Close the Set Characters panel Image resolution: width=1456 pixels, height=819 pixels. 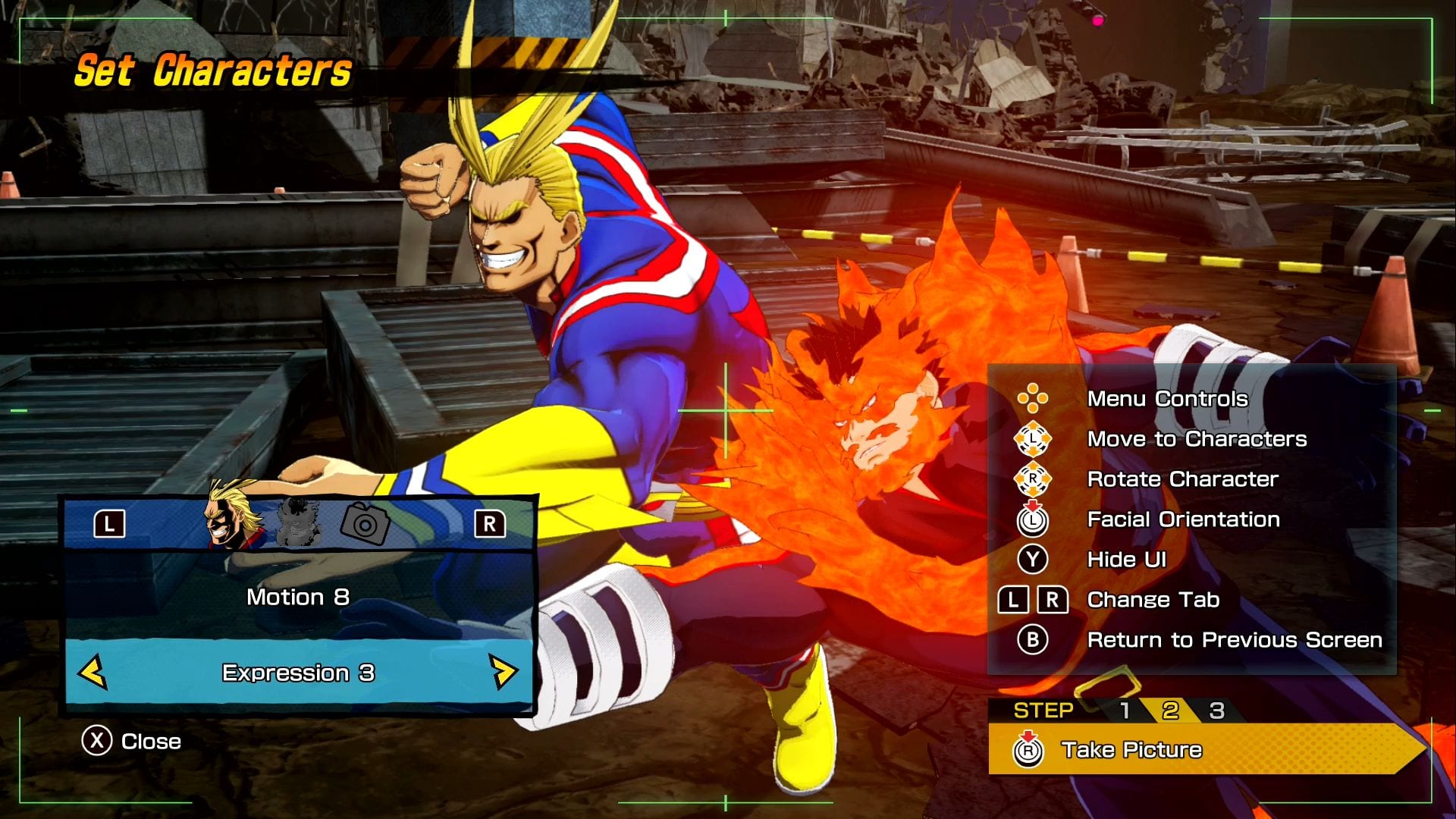pos(132,741)
